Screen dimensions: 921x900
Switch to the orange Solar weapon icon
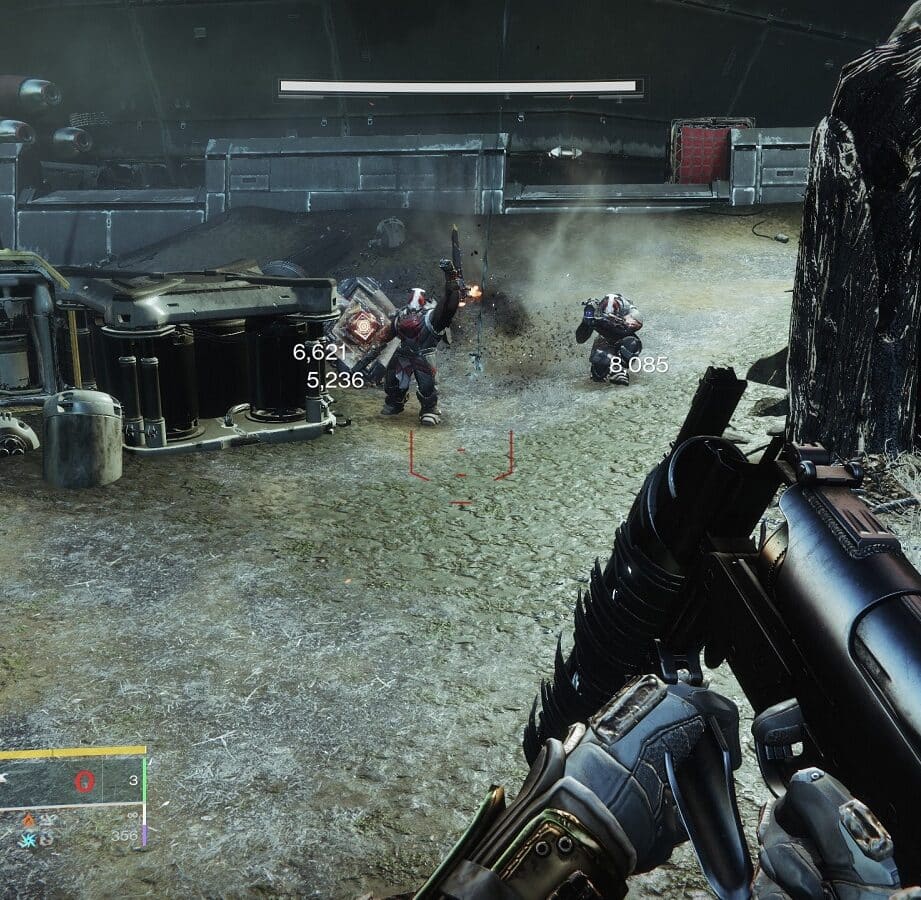[x=27, y=820]
